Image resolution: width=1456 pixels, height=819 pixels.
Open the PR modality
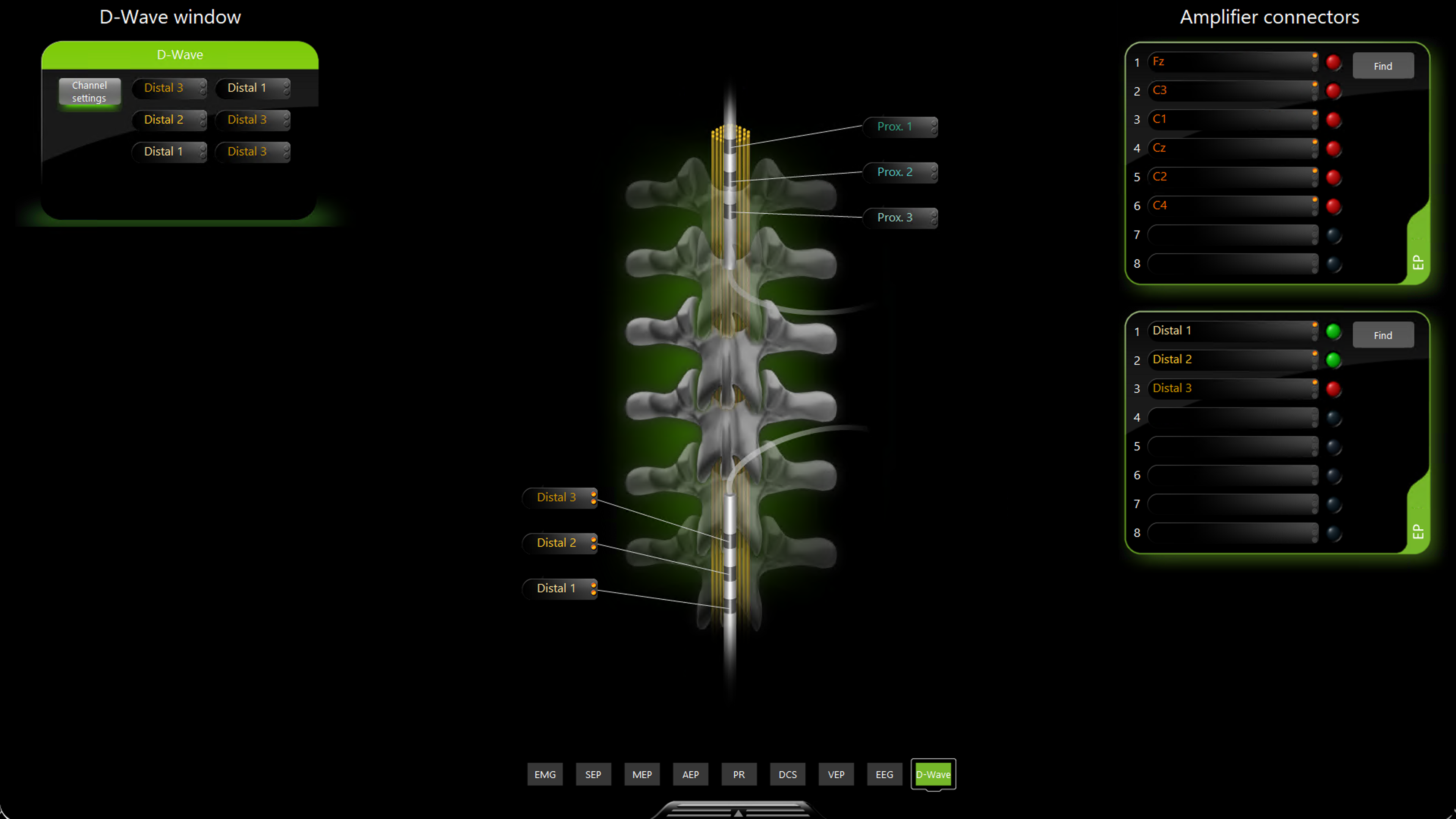coord(739,774)
